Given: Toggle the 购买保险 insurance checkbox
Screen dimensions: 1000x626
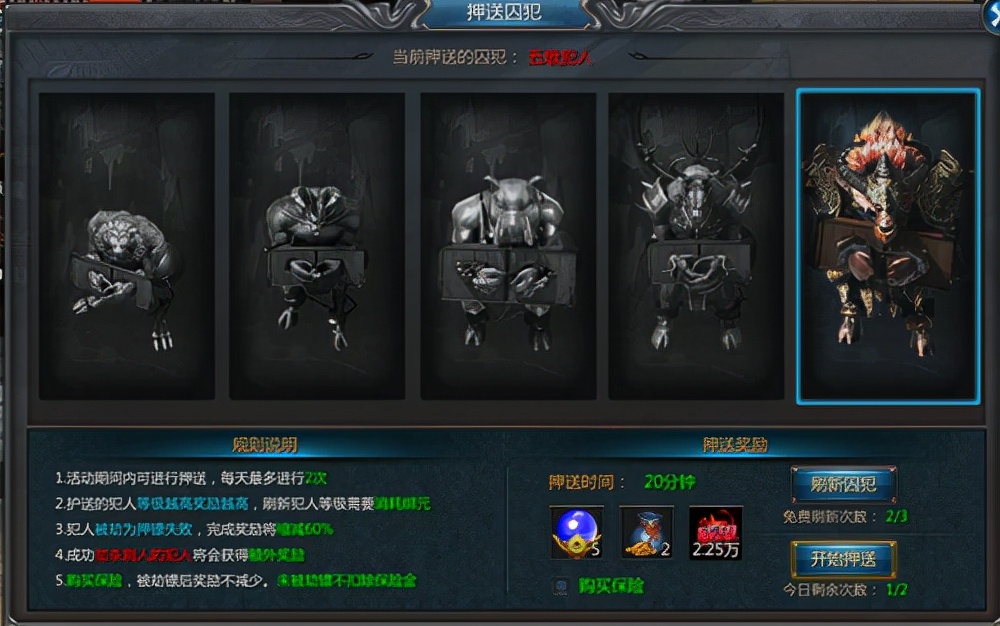Looking at the screenshot, I should (x=562, y=587).
